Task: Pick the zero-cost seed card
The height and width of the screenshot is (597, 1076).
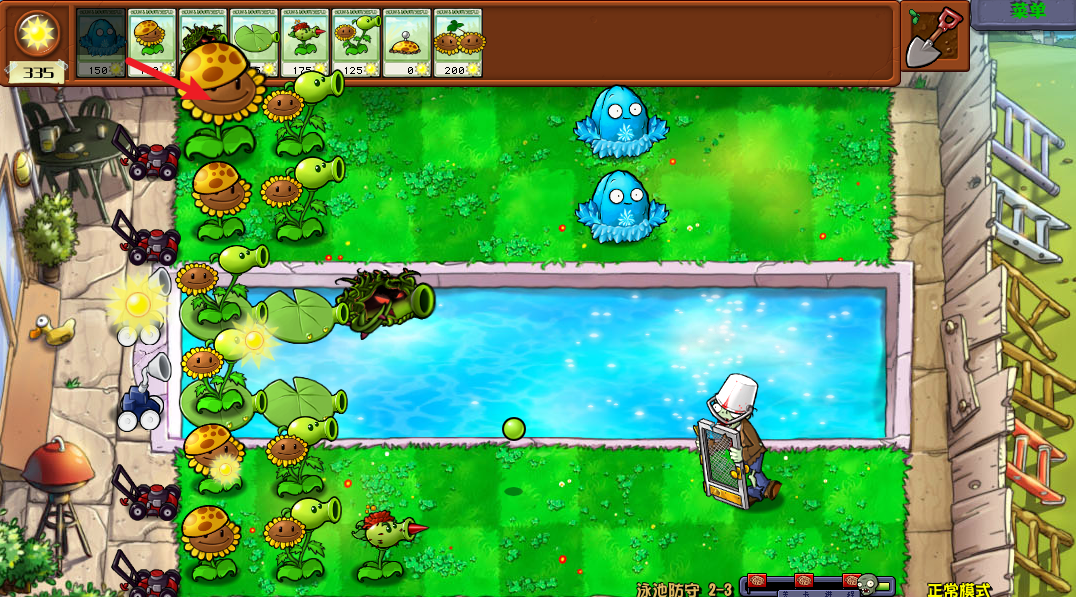Action: (x=407, y=42)
